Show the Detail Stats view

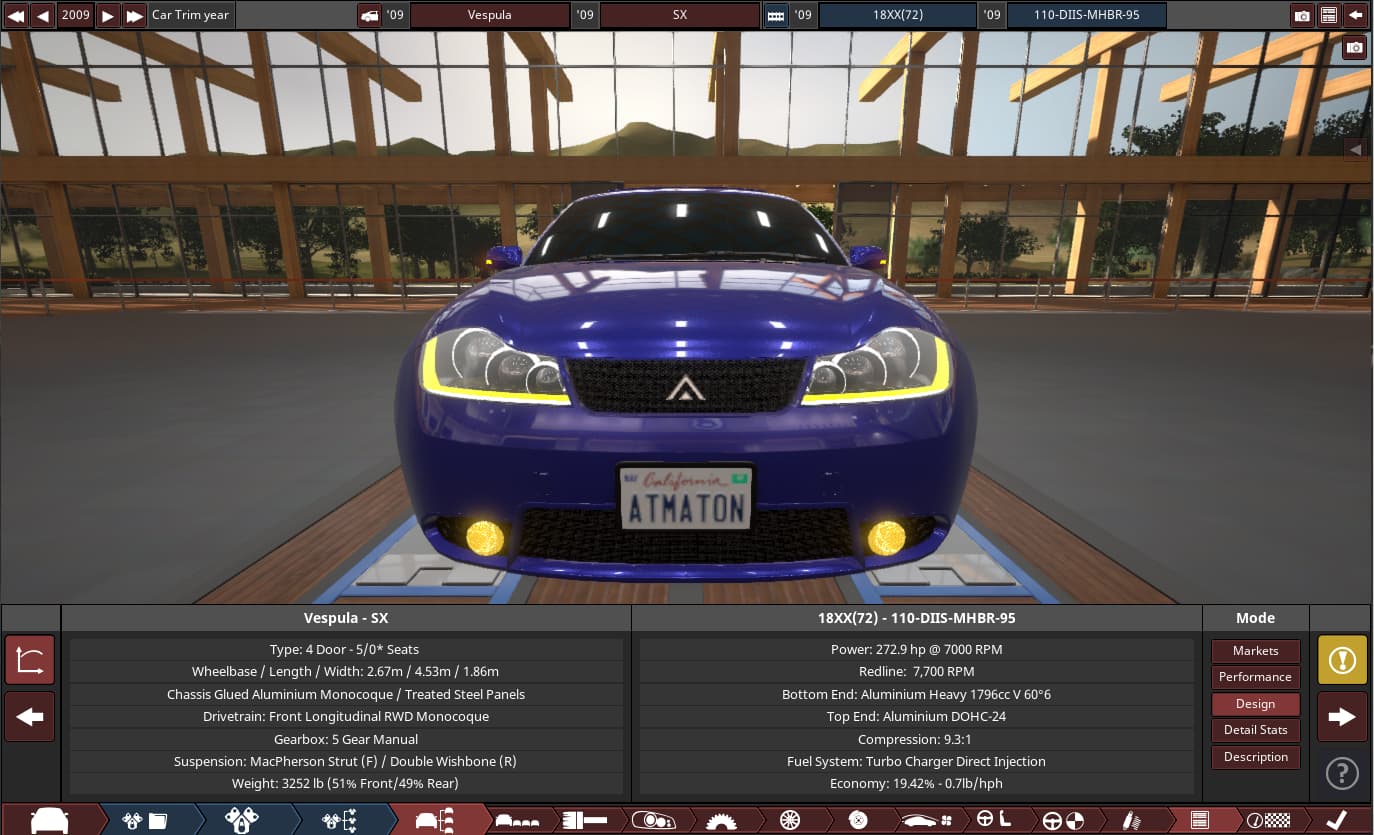1255,730
